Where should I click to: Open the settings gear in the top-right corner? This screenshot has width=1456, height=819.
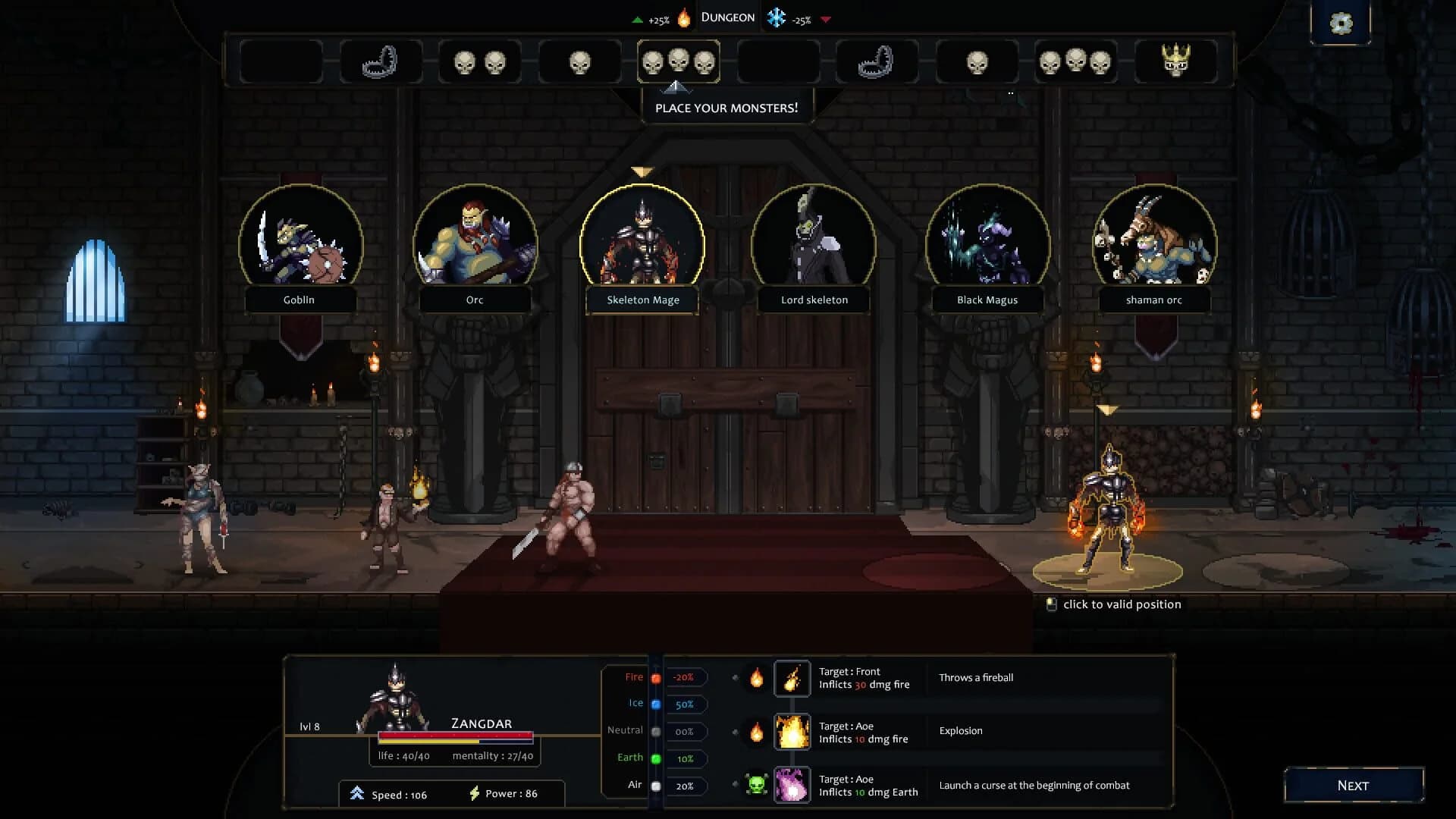pyautogui.click(x=1341, y=24)
